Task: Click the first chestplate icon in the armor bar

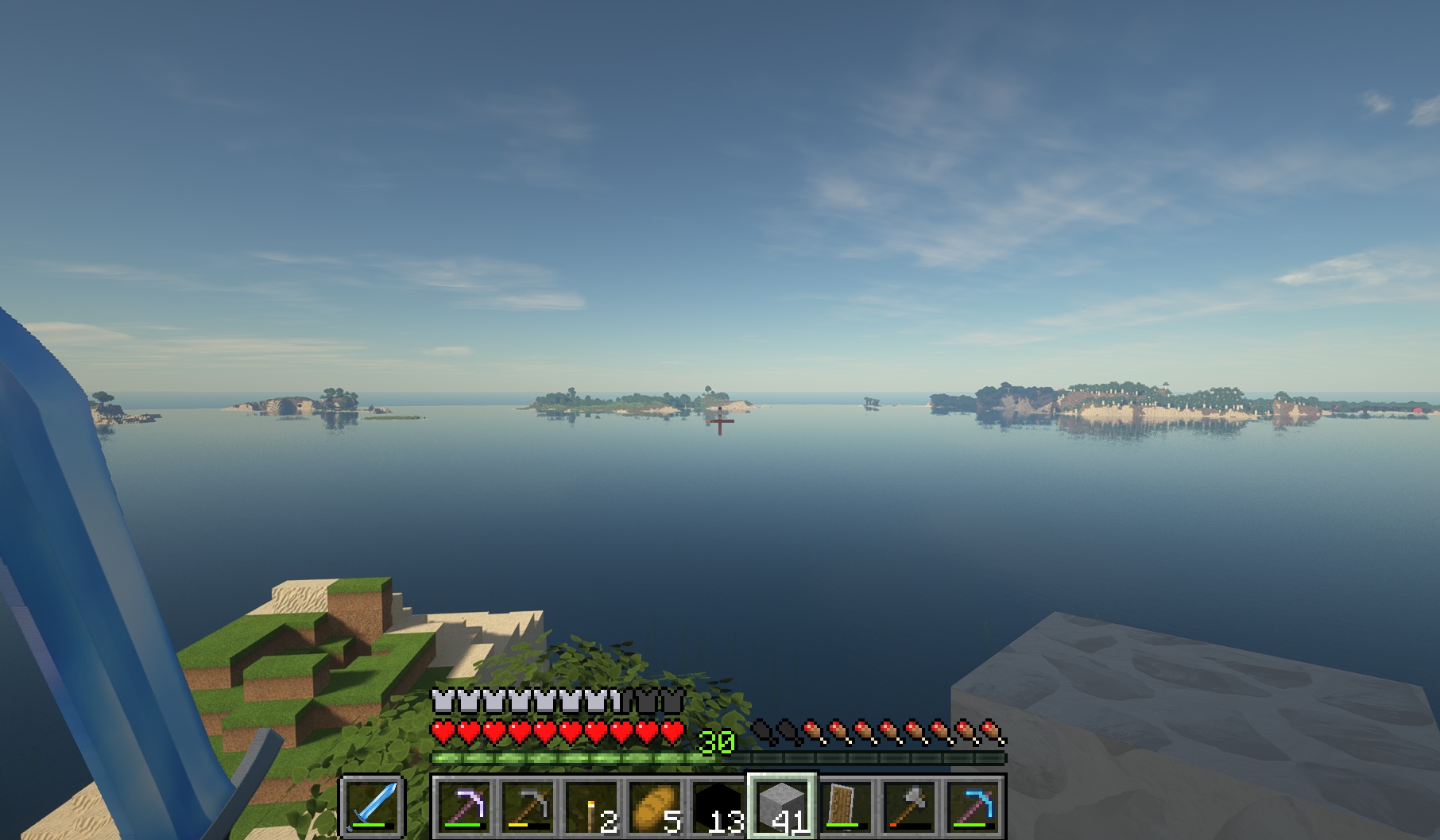Action: pyautogui.click(x=442, y=701)
